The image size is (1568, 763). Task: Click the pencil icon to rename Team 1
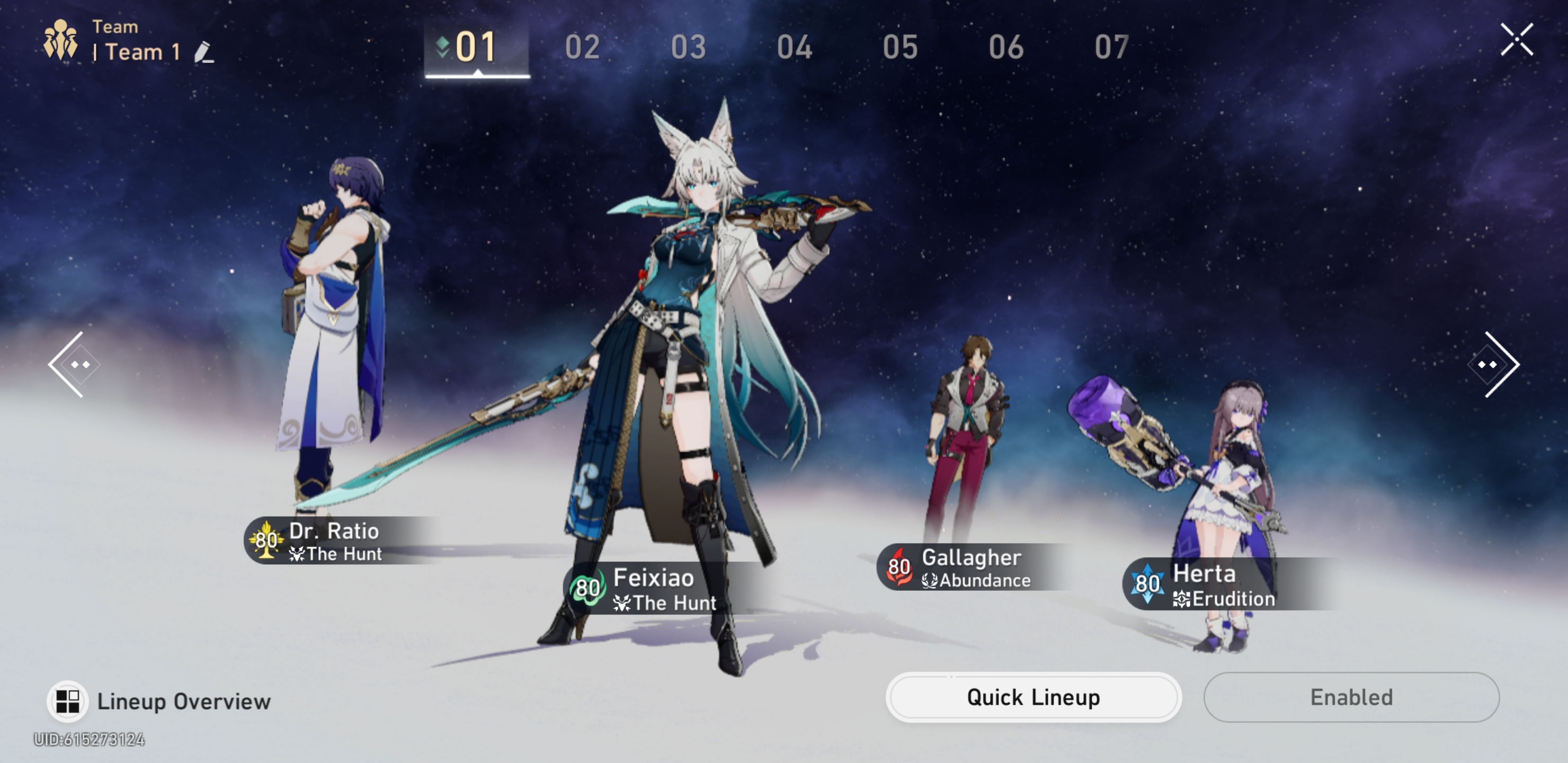click(204, 54)
